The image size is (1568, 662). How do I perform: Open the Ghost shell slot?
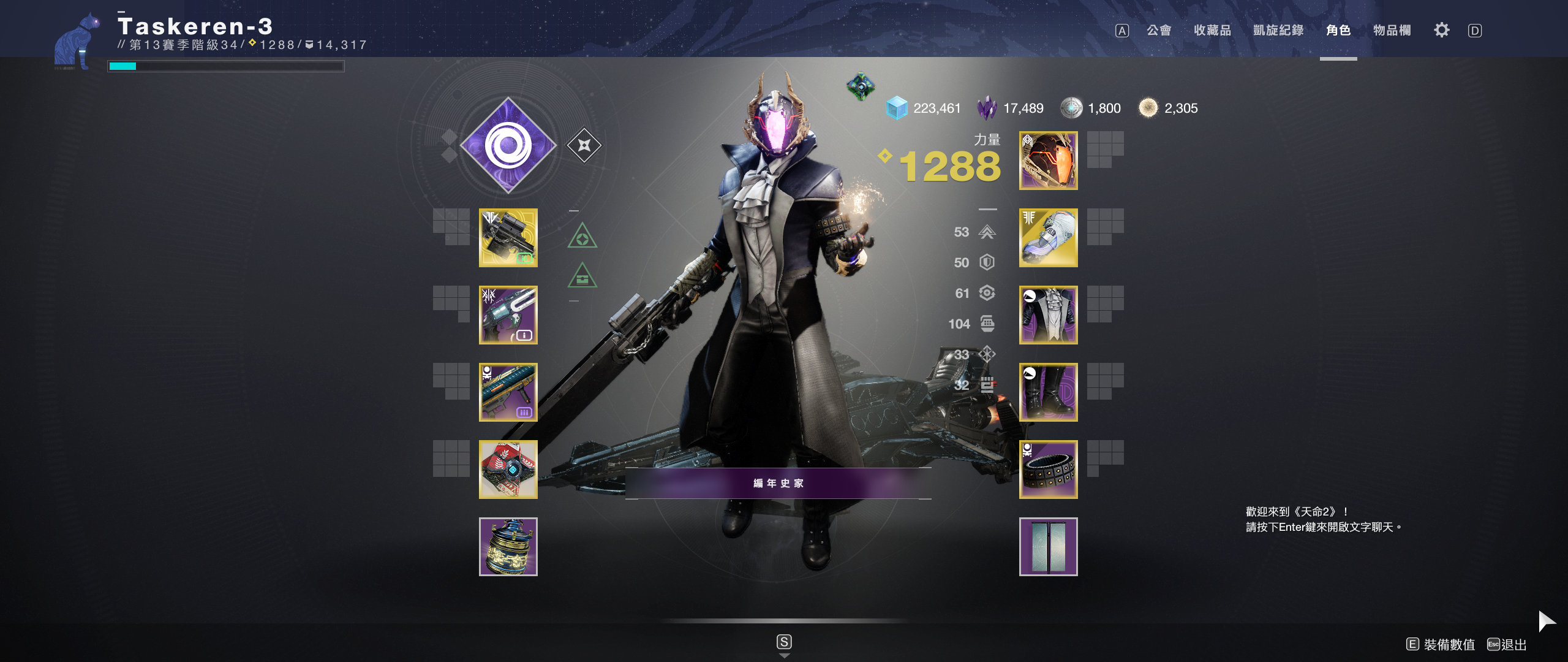[x=508, y=470]
